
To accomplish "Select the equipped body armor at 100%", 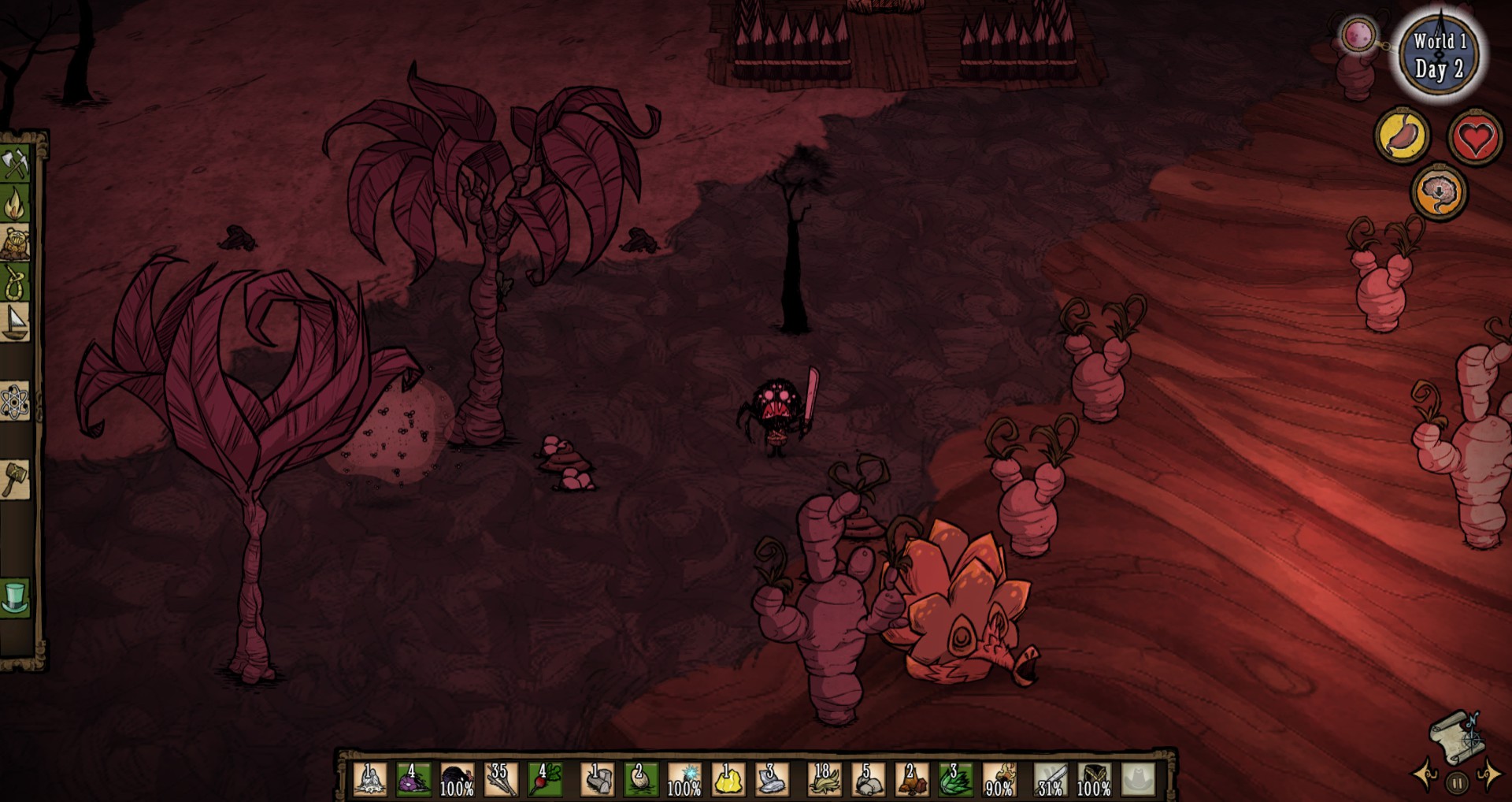I will click(x=1094, y=779).
